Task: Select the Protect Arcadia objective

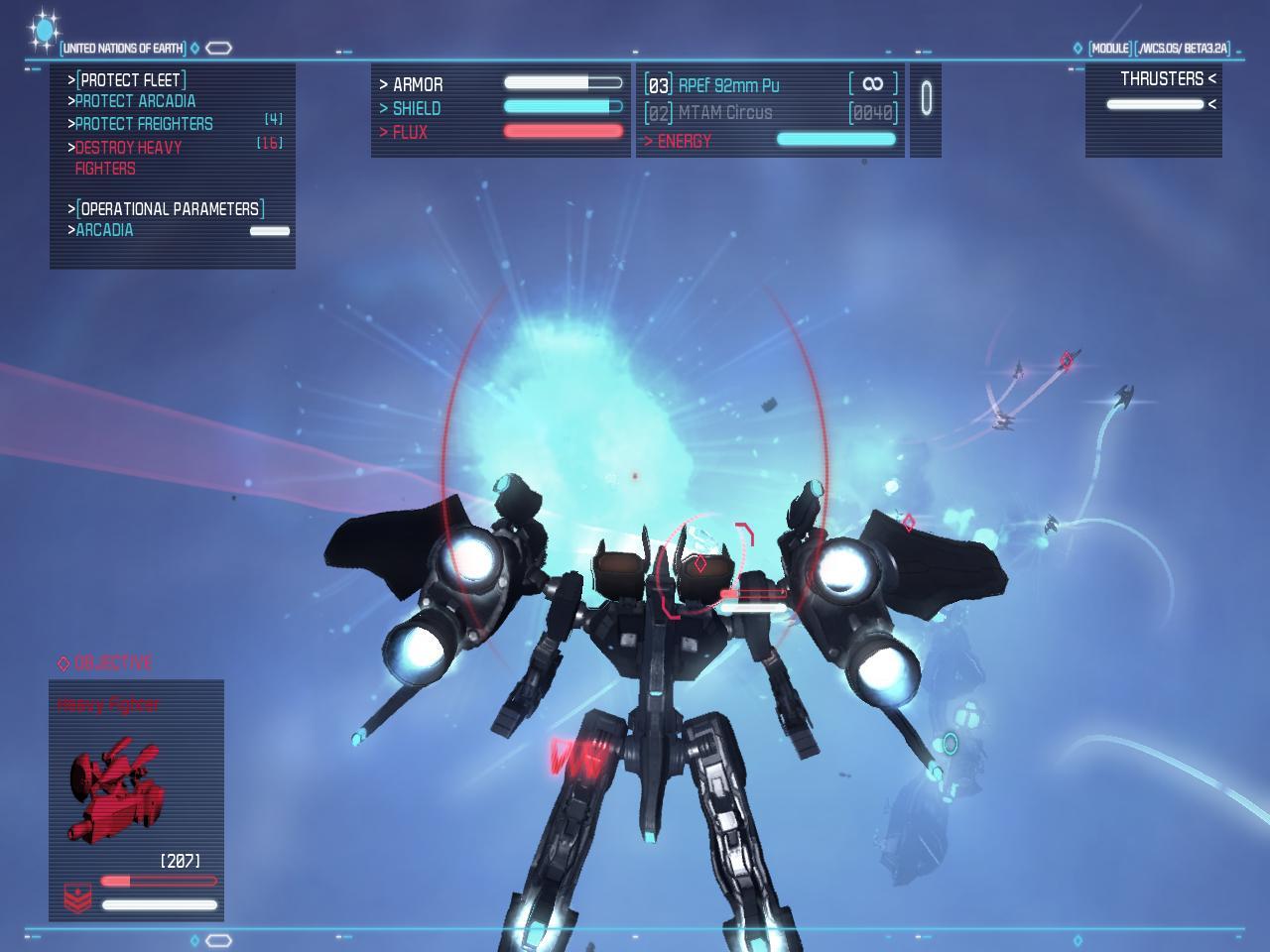Action: [x=135, y=101]
